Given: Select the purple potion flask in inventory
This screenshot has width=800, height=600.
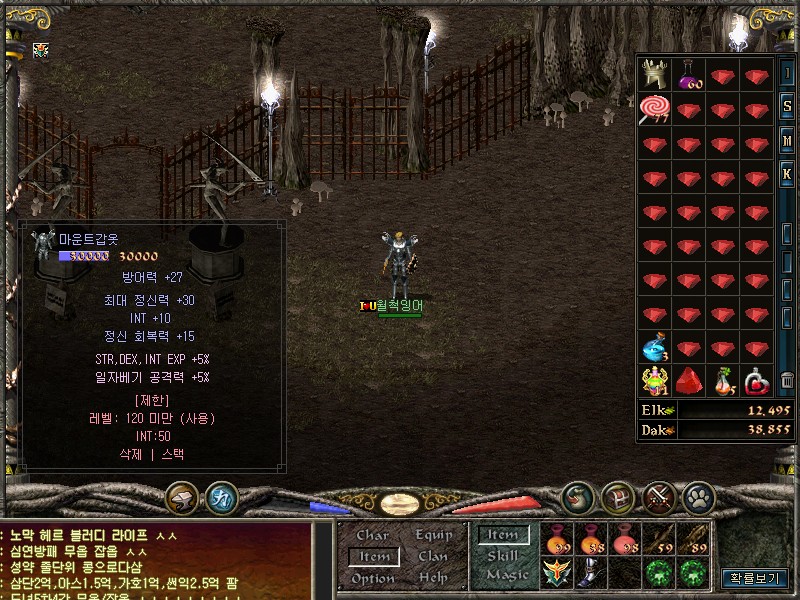Looking at the screenshot, I should coord(689,74).
